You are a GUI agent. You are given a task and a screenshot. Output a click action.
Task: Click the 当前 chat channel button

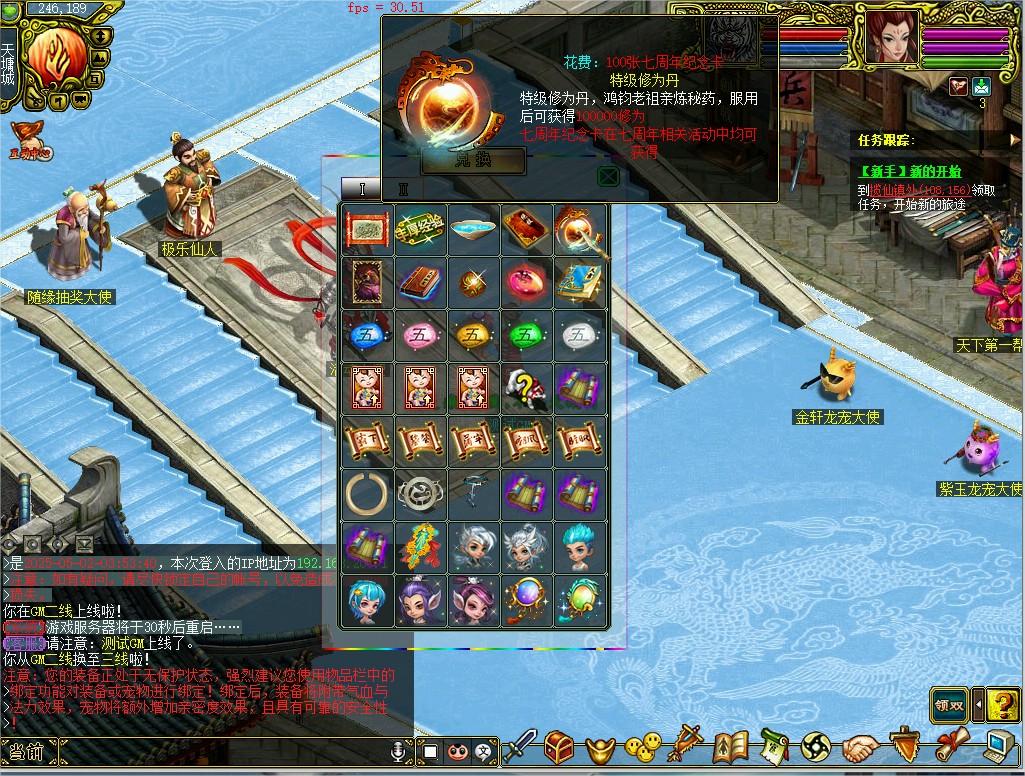click(27, 752)
